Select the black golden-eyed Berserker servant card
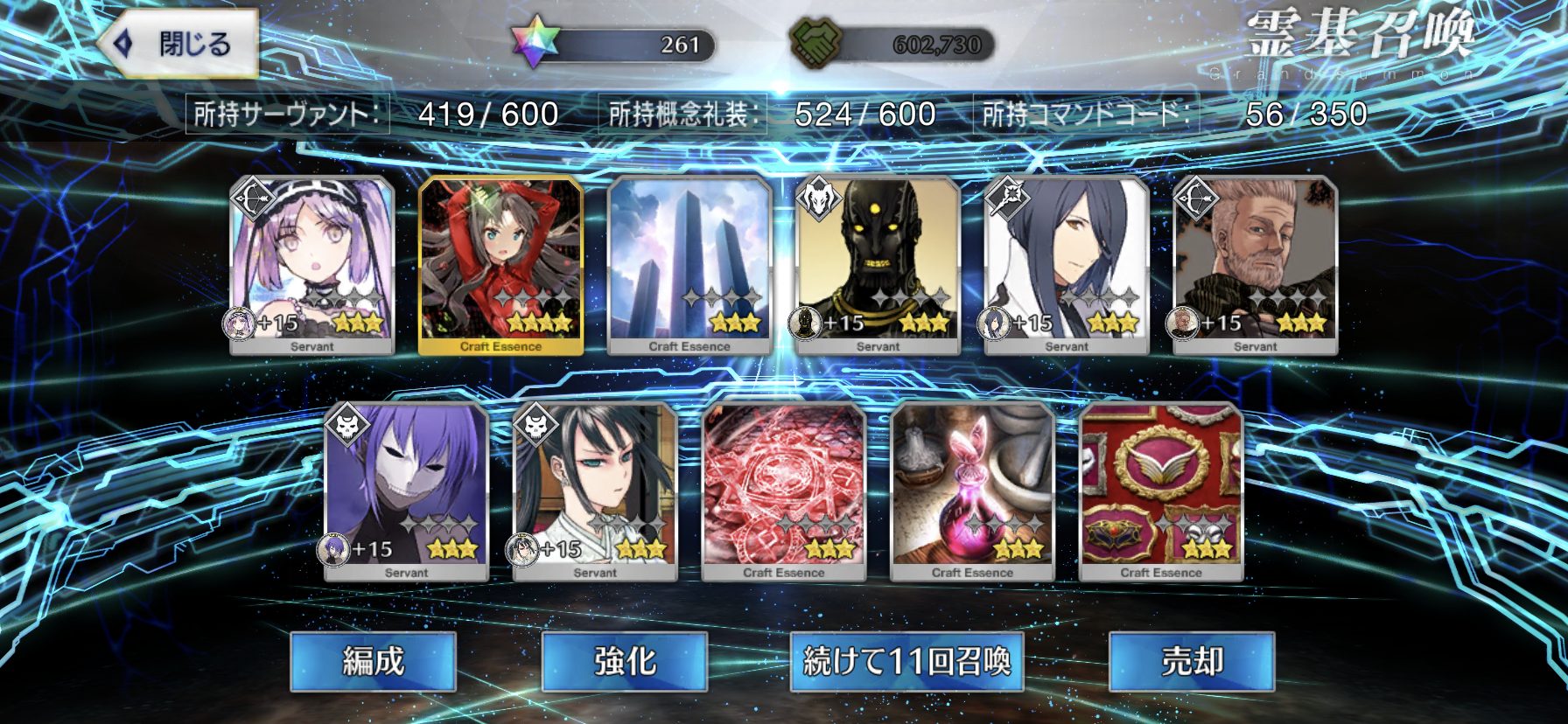Viewport: 1568px width, 724px height. [x=878, y=264]
